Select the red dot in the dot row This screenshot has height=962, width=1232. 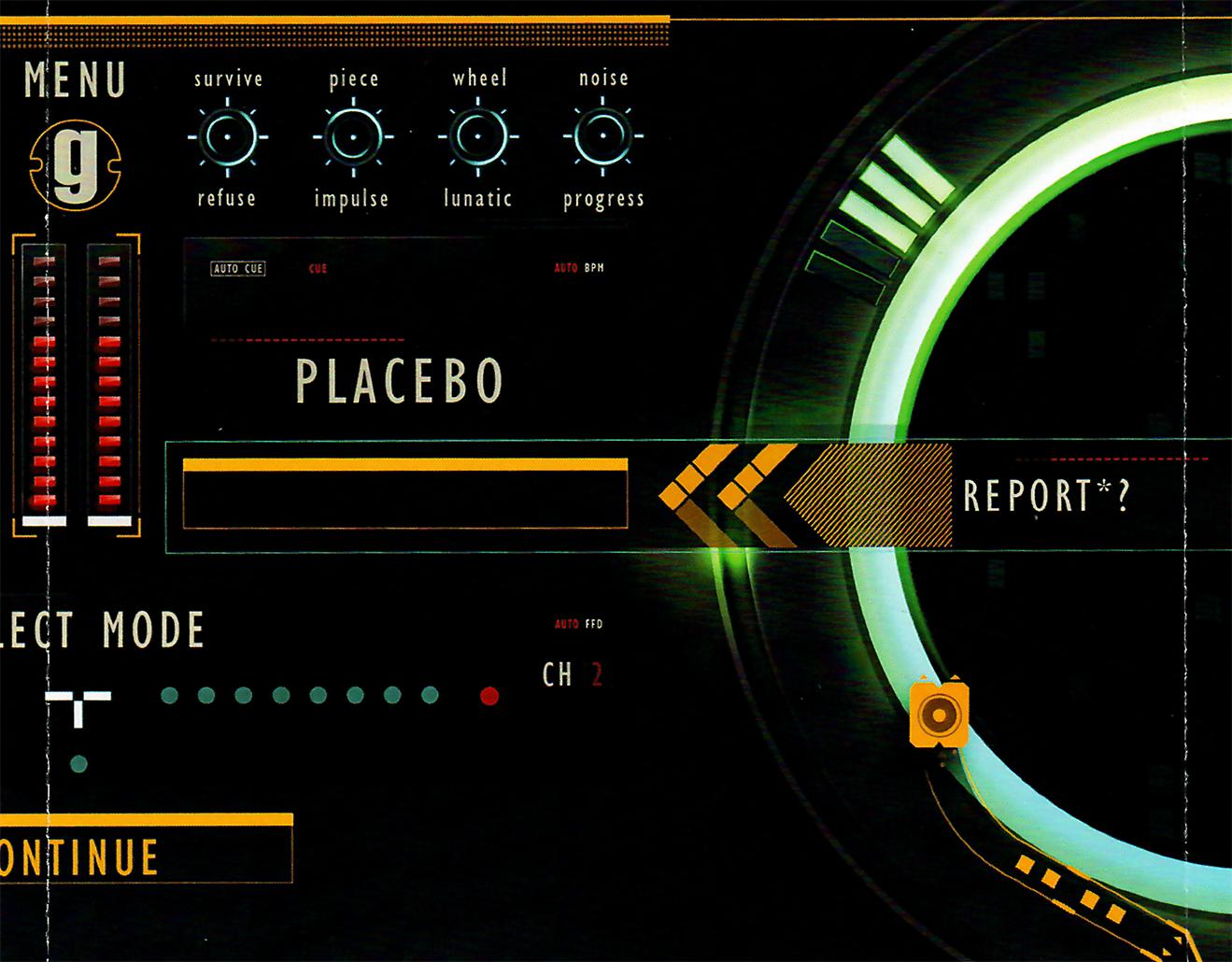(489, 696)
